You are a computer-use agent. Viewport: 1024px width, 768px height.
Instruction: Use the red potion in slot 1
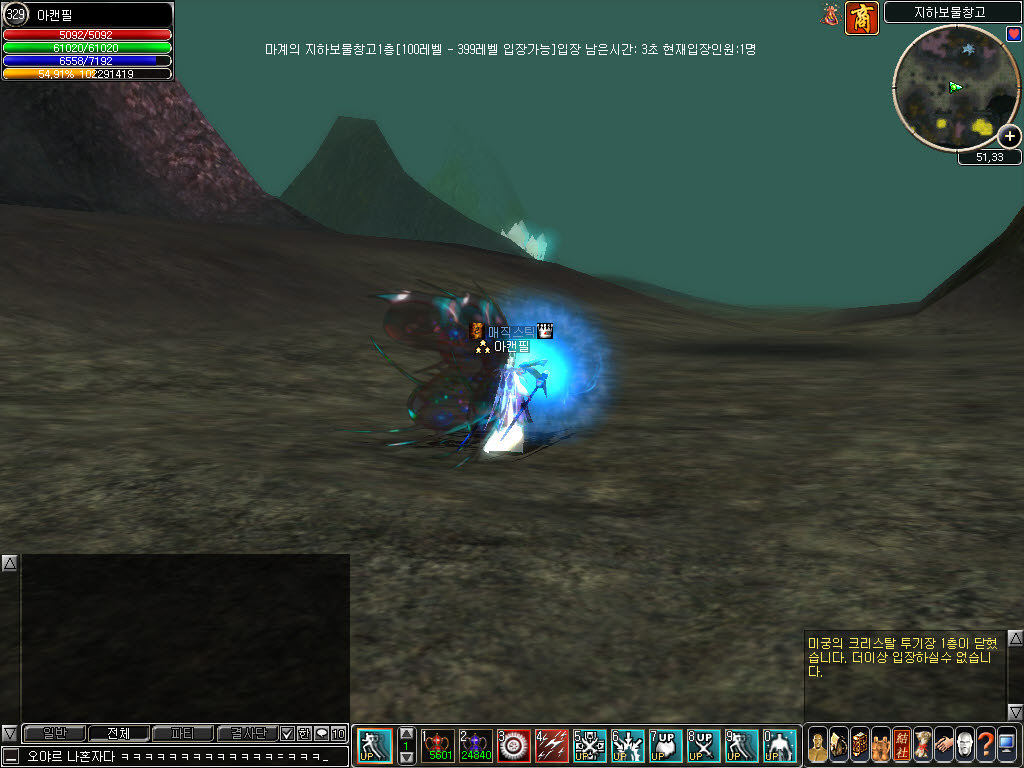click(x=437, y=746)
